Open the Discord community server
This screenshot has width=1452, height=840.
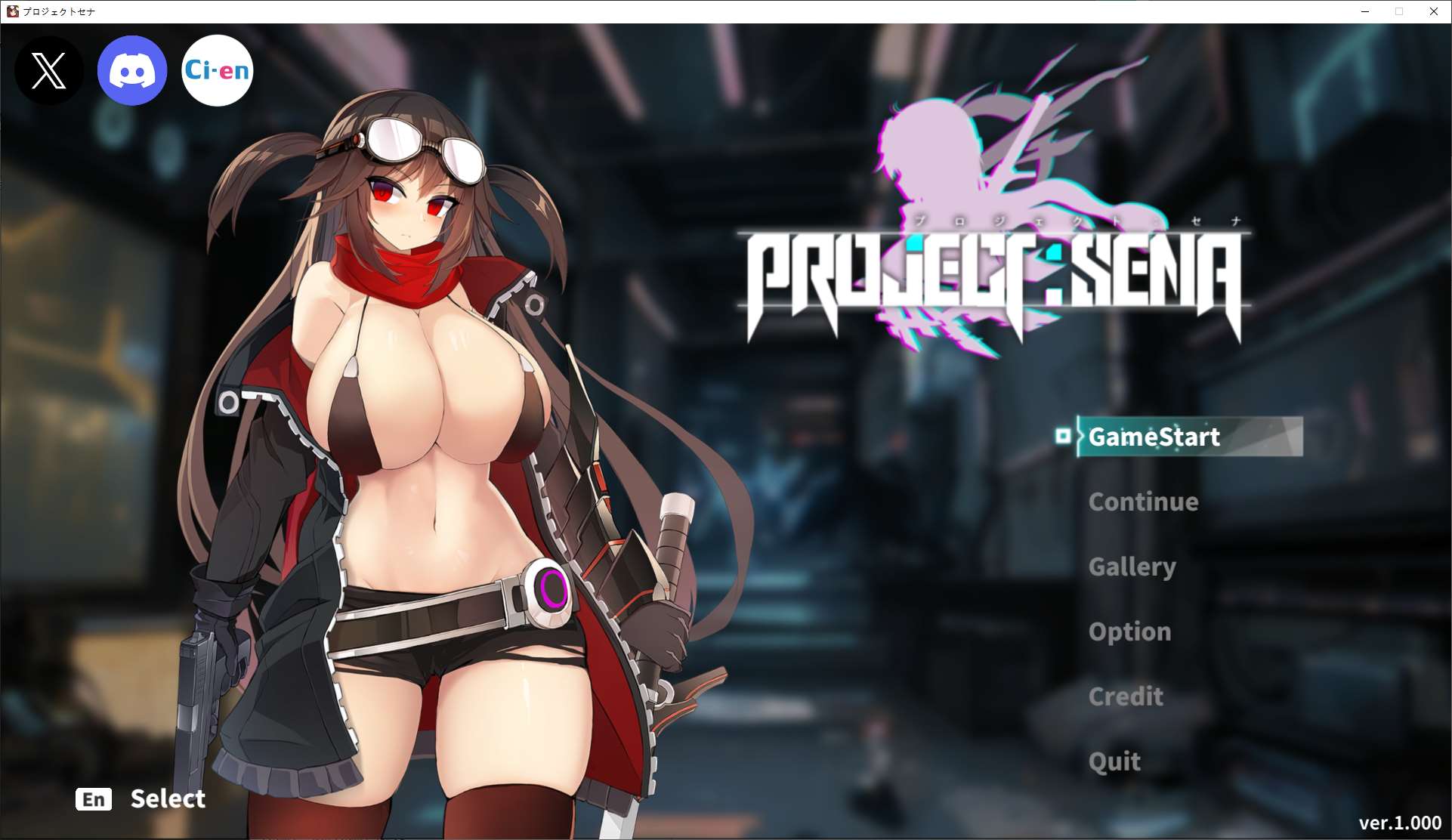[x=132, y=69]
